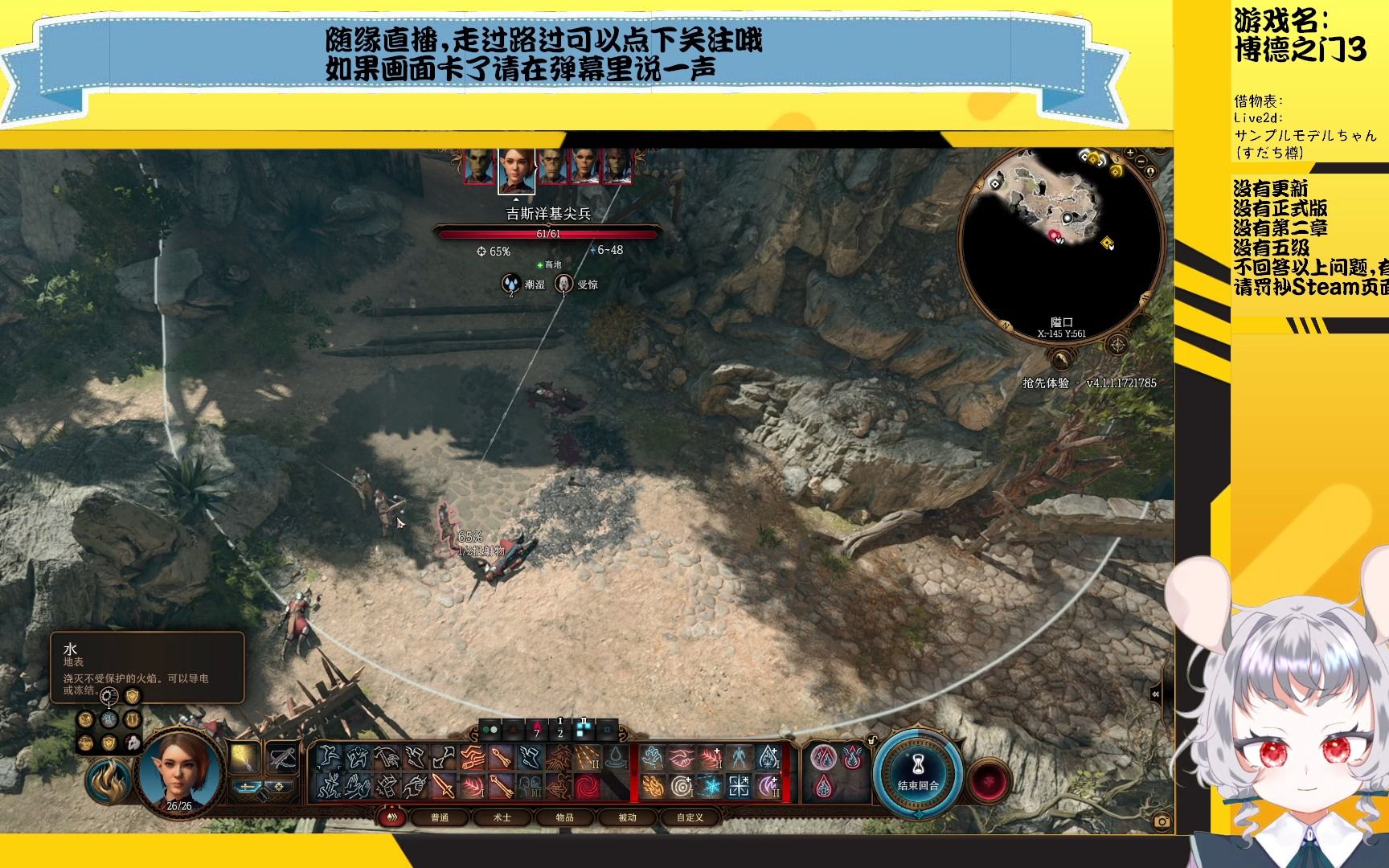Select the Jump action icon on the hotbar

click(x=330, y=758)
